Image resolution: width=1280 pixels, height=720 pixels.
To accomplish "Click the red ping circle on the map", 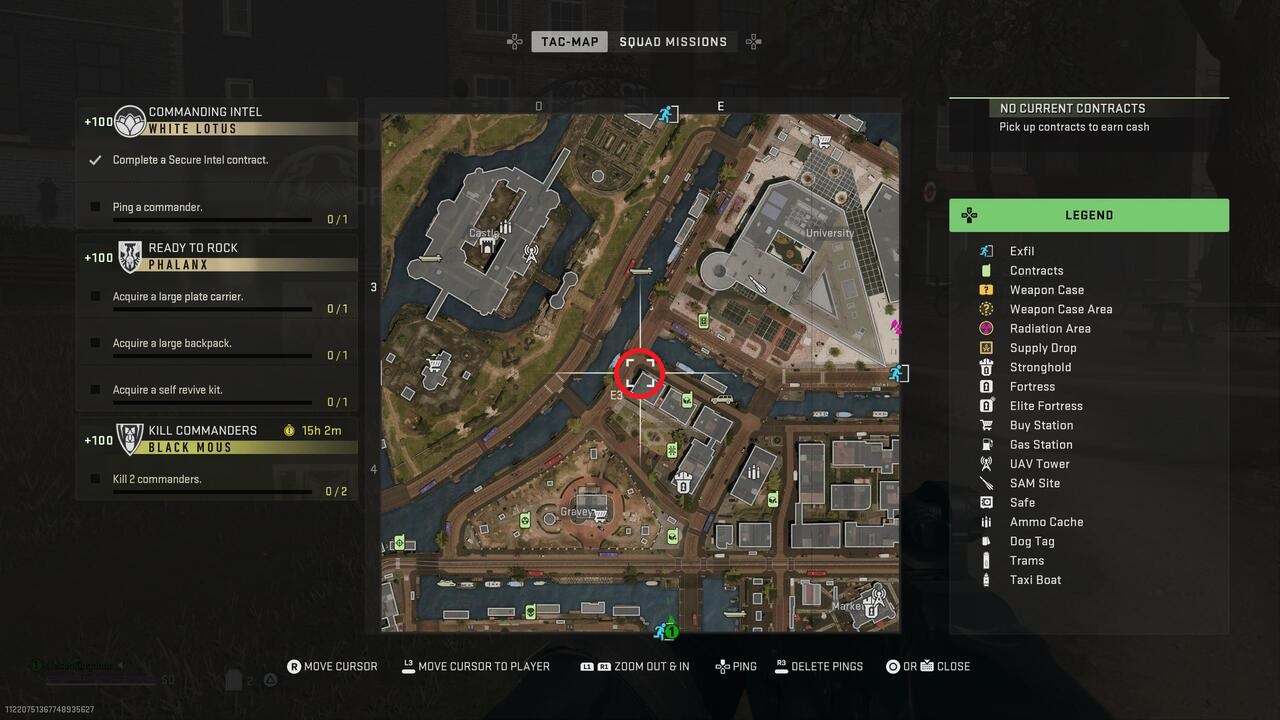I will [640, 375].
